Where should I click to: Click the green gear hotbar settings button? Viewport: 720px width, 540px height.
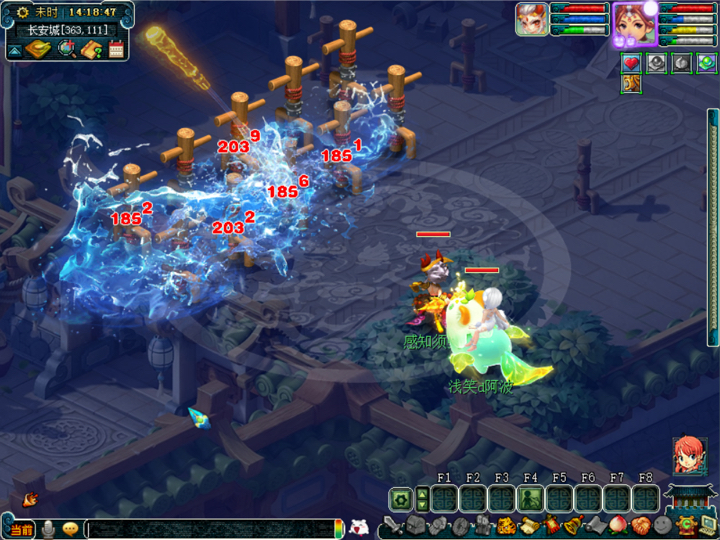click(x=400, y=498)
